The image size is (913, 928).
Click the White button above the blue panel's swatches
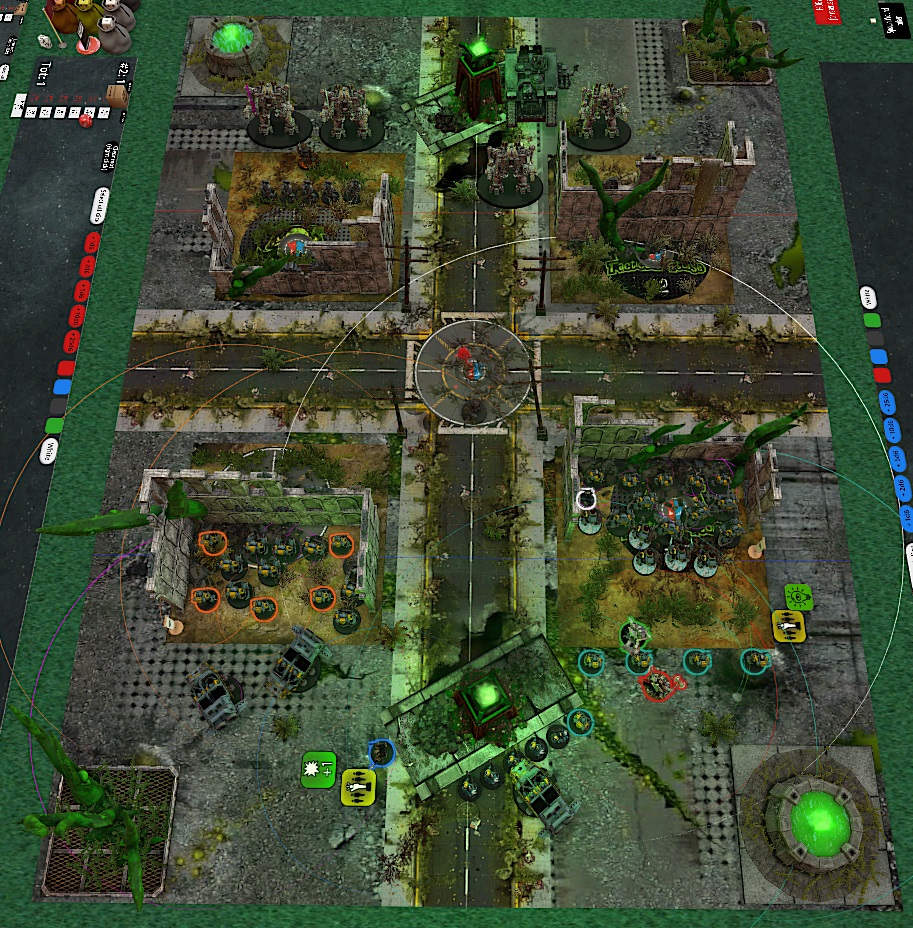[868, 297]
